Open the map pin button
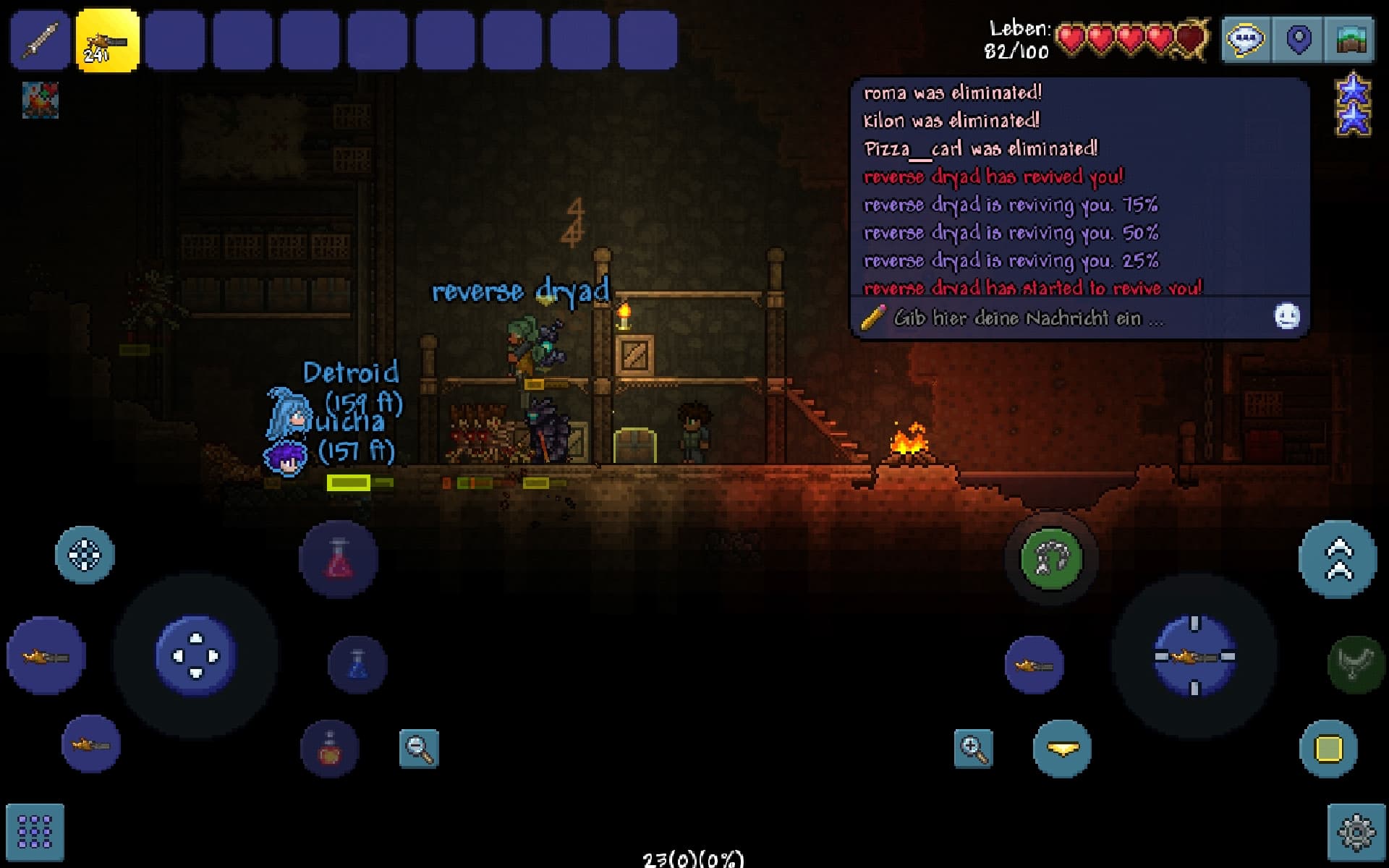Screen dimensions: 1389x868 (1299, 39)
